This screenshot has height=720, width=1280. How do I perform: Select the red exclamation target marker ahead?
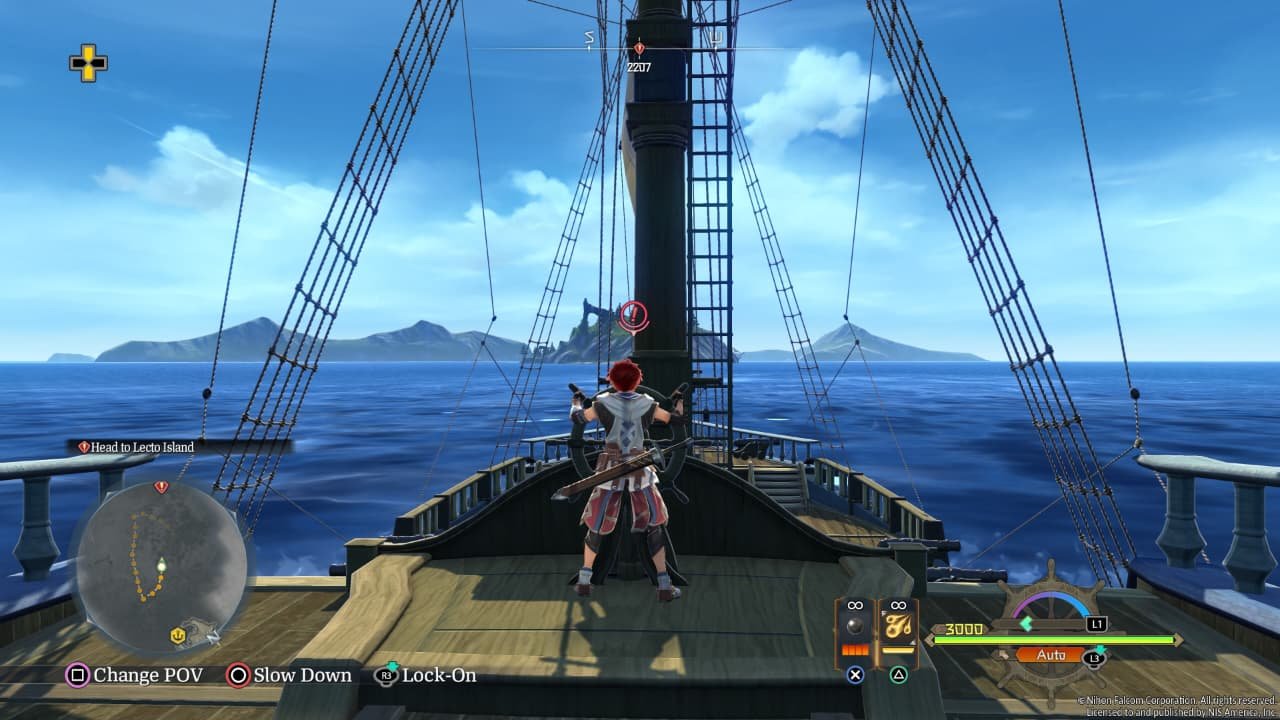tap(633, 316)
